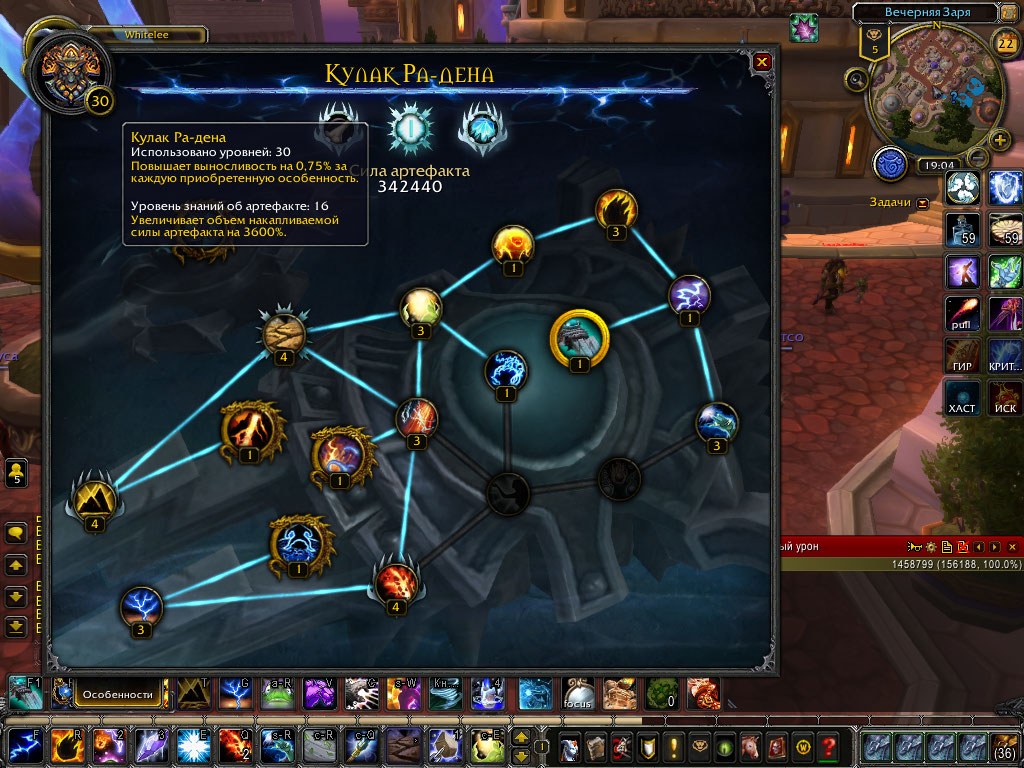
Task: Choose the purple lightning trait node
Action: [x=689, y=294]
